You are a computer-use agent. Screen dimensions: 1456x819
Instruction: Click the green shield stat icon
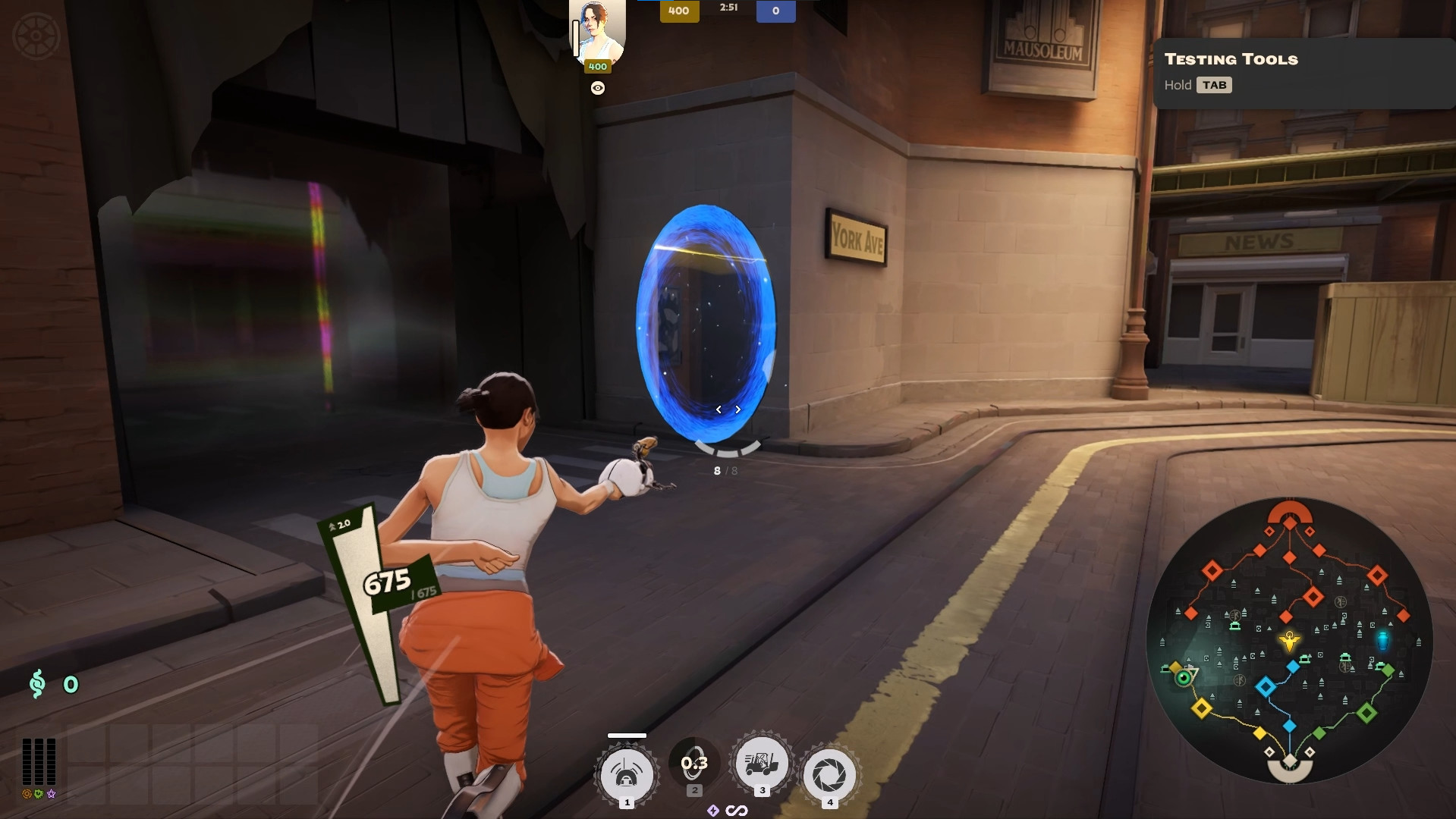point(39,794)
